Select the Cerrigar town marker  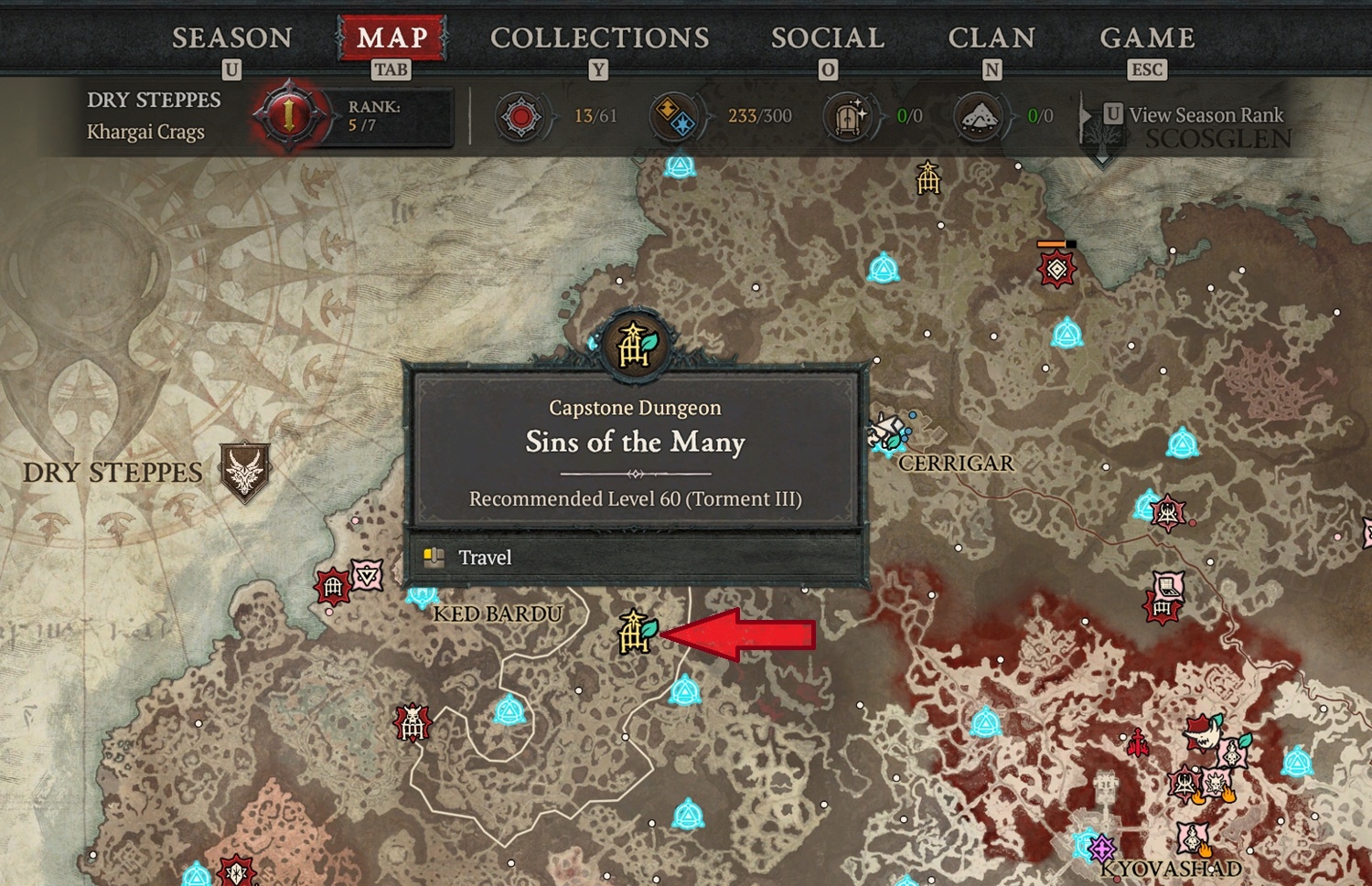pyautogui.click(x=889, y=432)
